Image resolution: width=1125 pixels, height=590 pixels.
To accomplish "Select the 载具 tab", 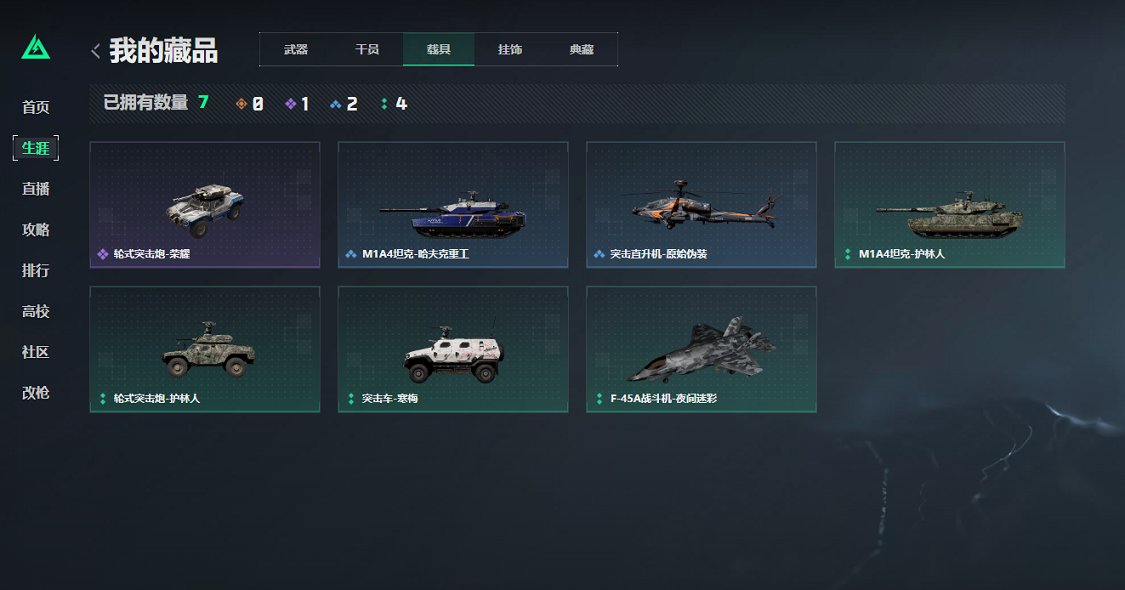I will click(x=438, y=49).
